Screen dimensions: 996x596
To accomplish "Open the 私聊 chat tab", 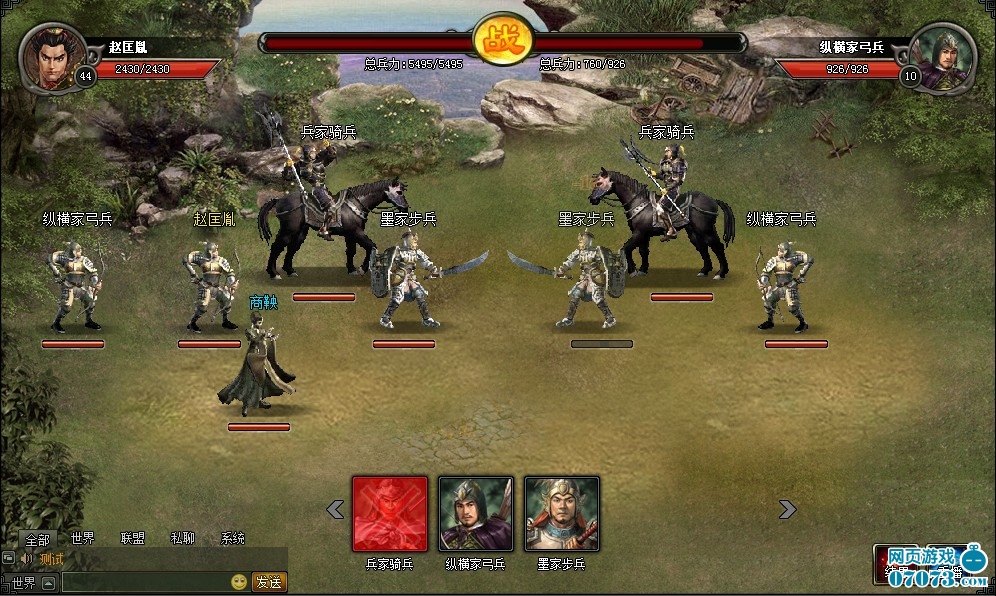I will click(182, 539).
